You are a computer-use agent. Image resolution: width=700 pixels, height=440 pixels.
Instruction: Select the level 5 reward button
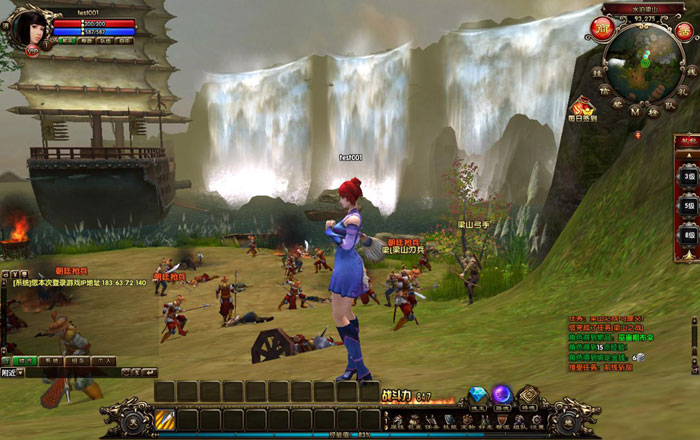click(689, 205)
